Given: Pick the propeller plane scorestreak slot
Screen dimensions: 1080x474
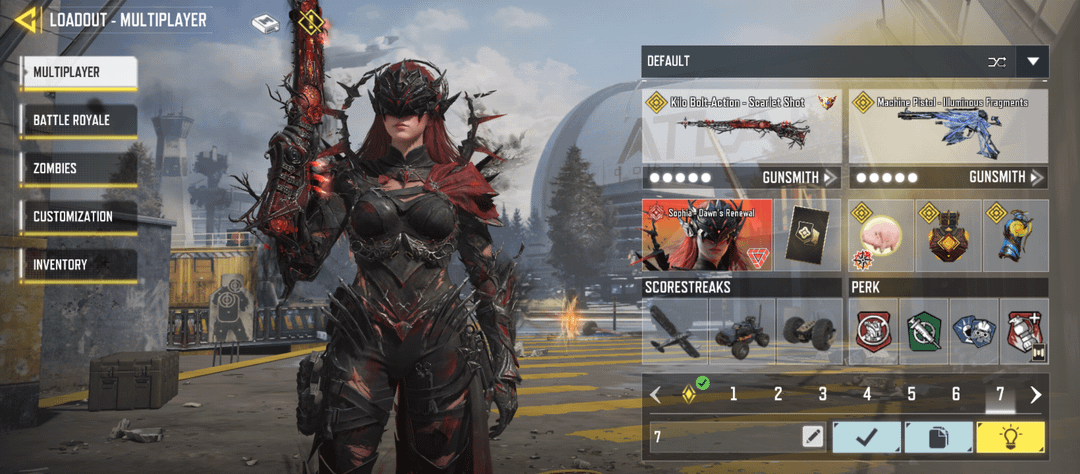Looking at the screenshot, I should [x=675, y=330].
